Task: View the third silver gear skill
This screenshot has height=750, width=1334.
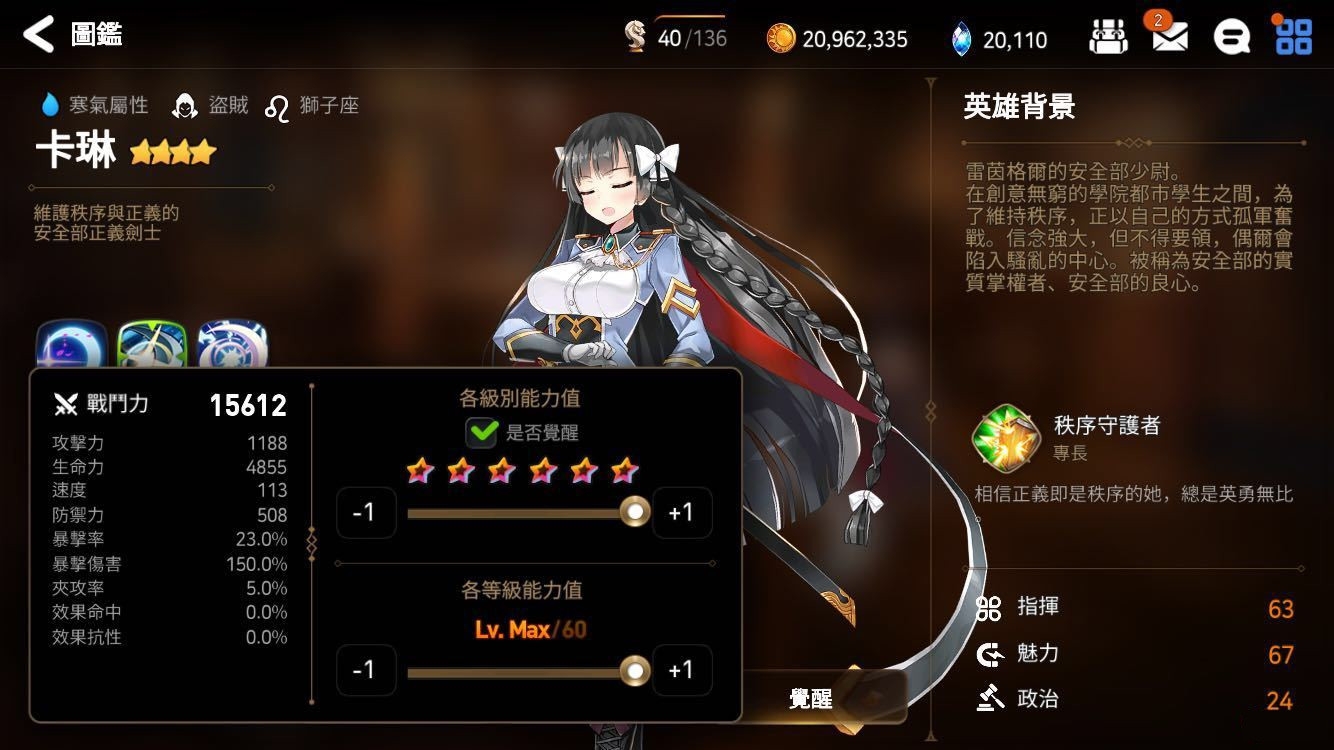Action: [232, 347]
